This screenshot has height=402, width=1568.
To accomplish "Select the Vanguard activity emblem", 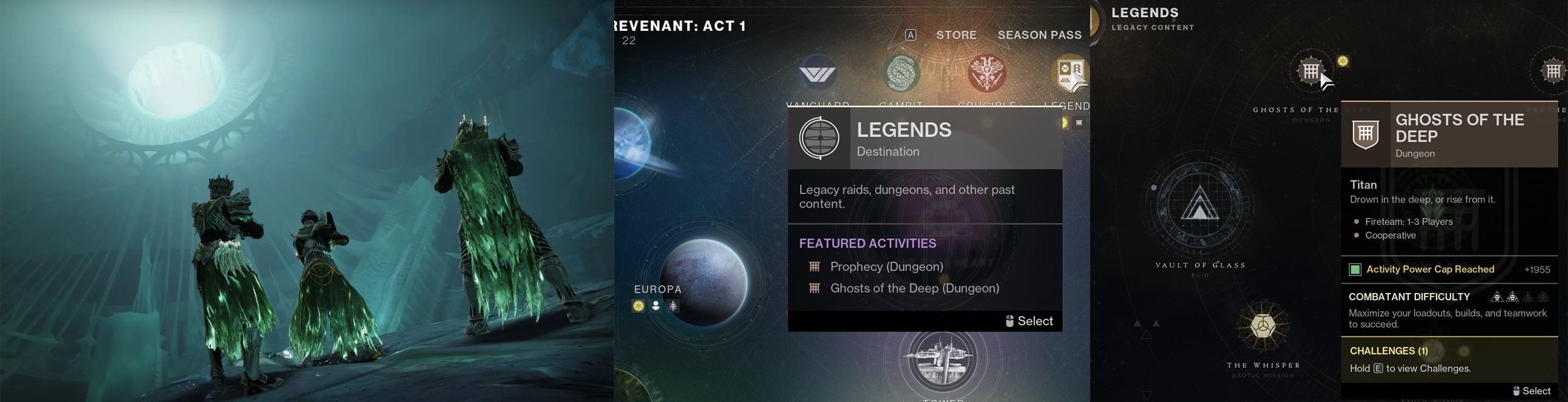I will point(818,74).
